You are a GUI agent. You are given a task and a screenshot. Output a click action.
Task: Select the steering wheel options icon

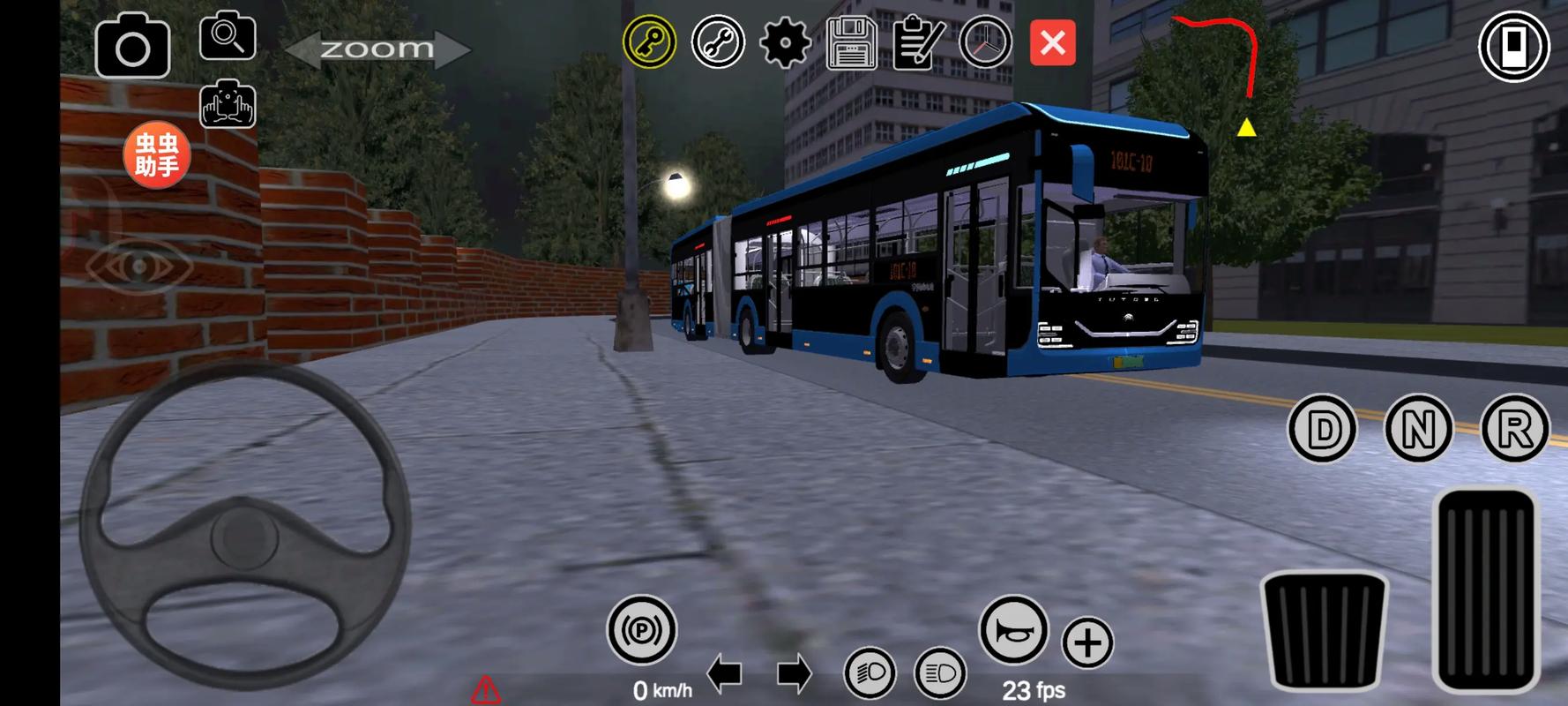pos(985,41)
